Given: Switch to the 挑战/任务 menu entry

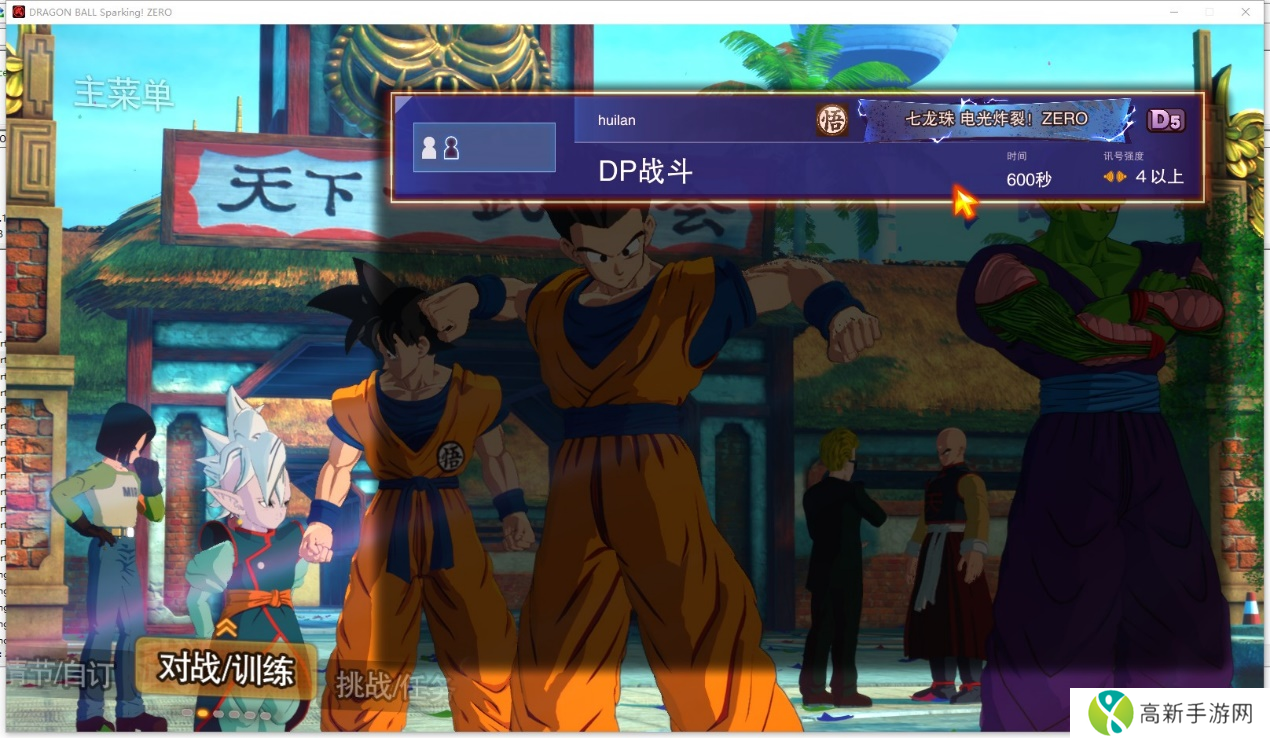Looking at the screenshot, I should [394, 685].
